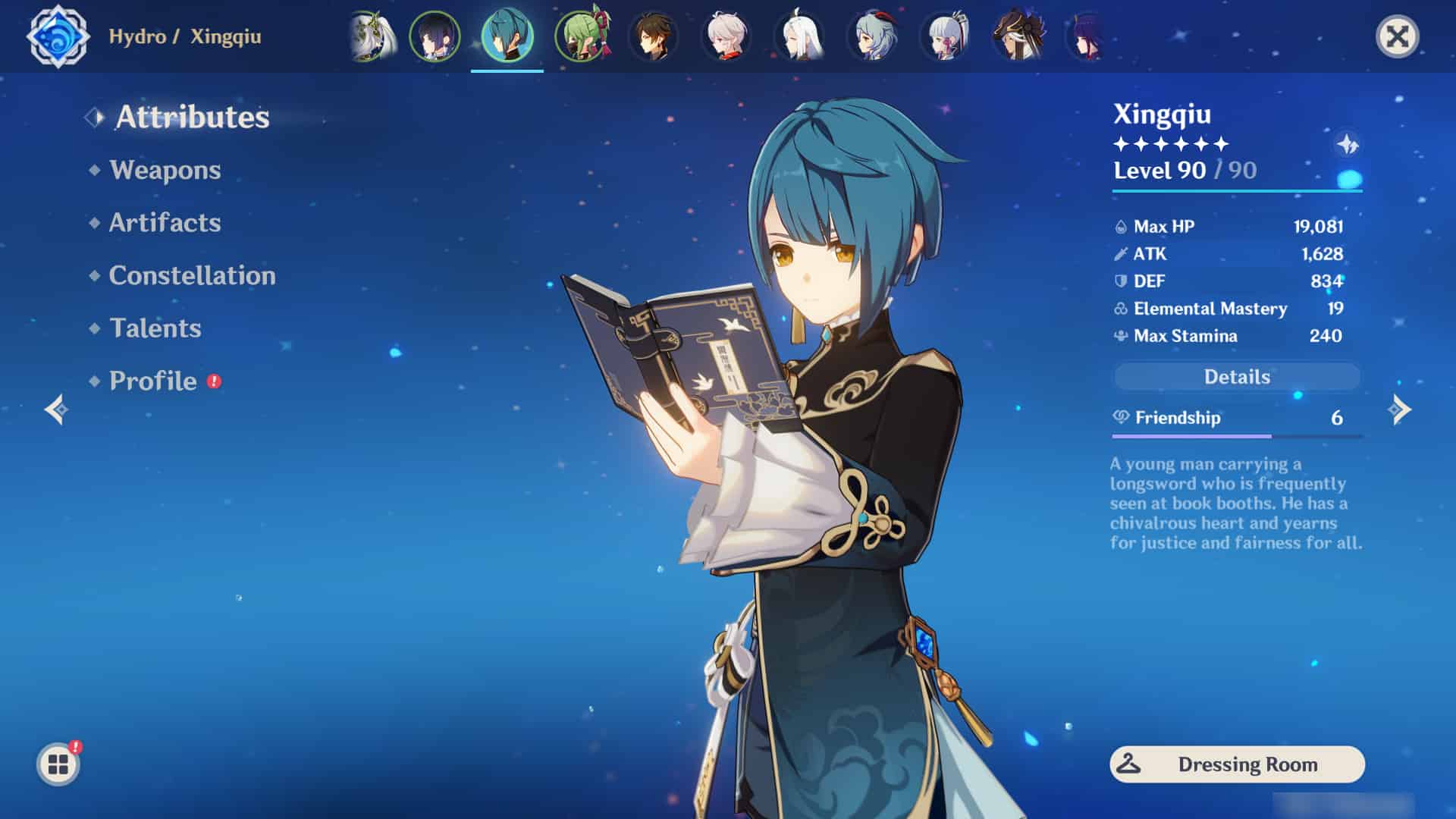Open the Dressing Room
Screen dimensions: 1456x819
click(1237, 764)
